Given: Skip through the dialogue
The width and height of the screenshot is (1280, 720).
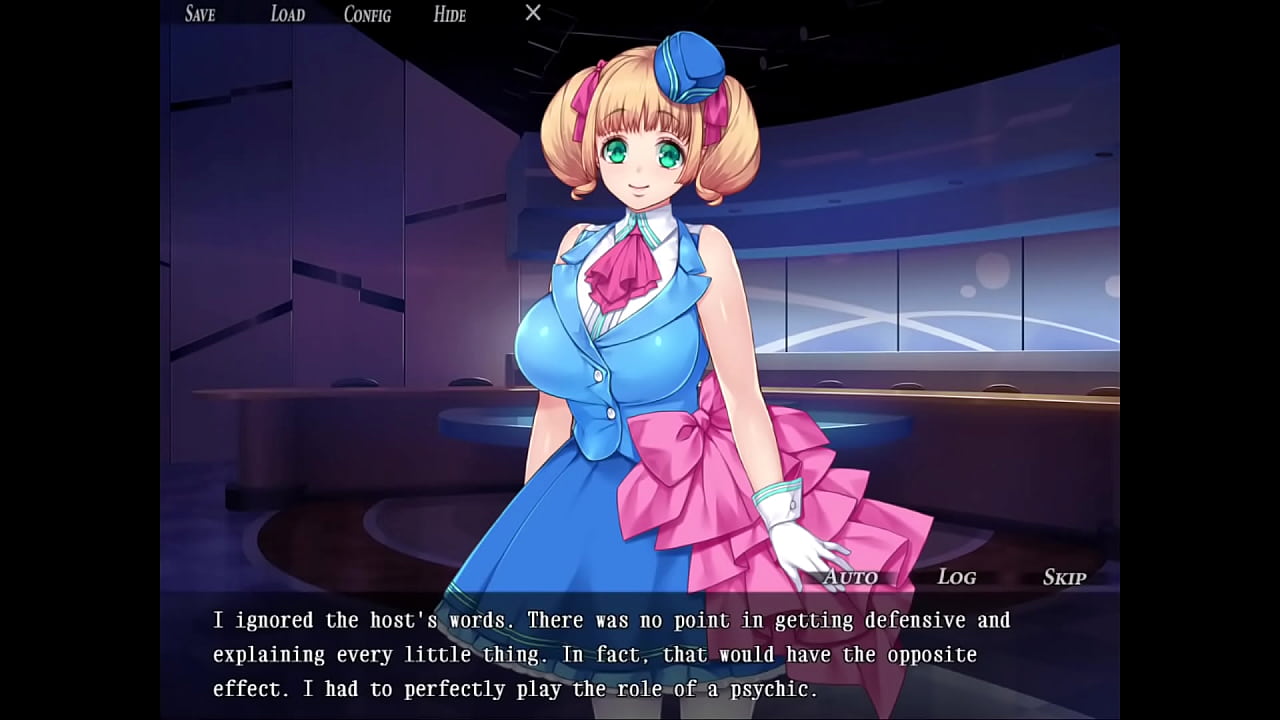Looking at the screenshot, I should [x=1064, y=577].
